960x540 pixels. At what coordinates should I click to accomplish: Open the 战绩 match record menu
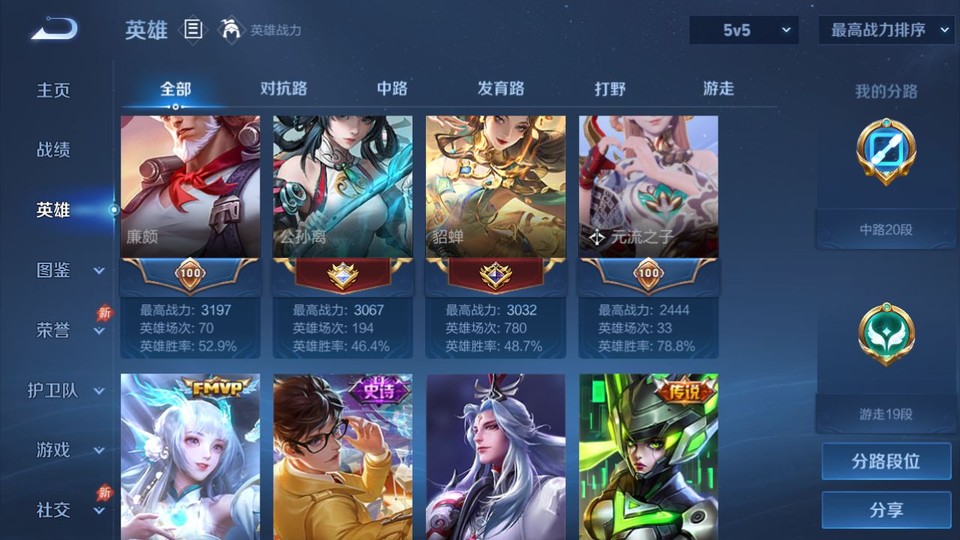54,150
